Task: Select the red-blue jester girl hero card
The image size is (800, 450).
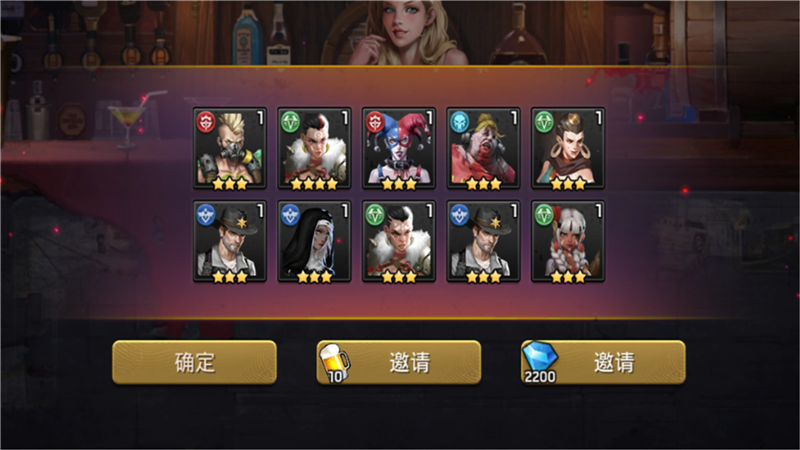Action: pos(399,148)
